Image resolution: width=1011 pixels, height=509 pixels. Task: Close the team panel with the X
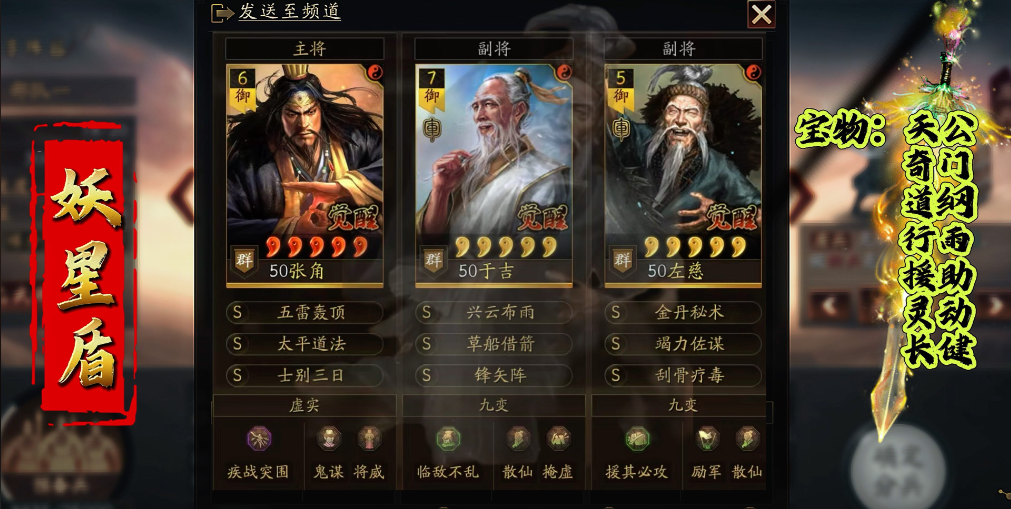pyautogui.click(x=761, y=14)
